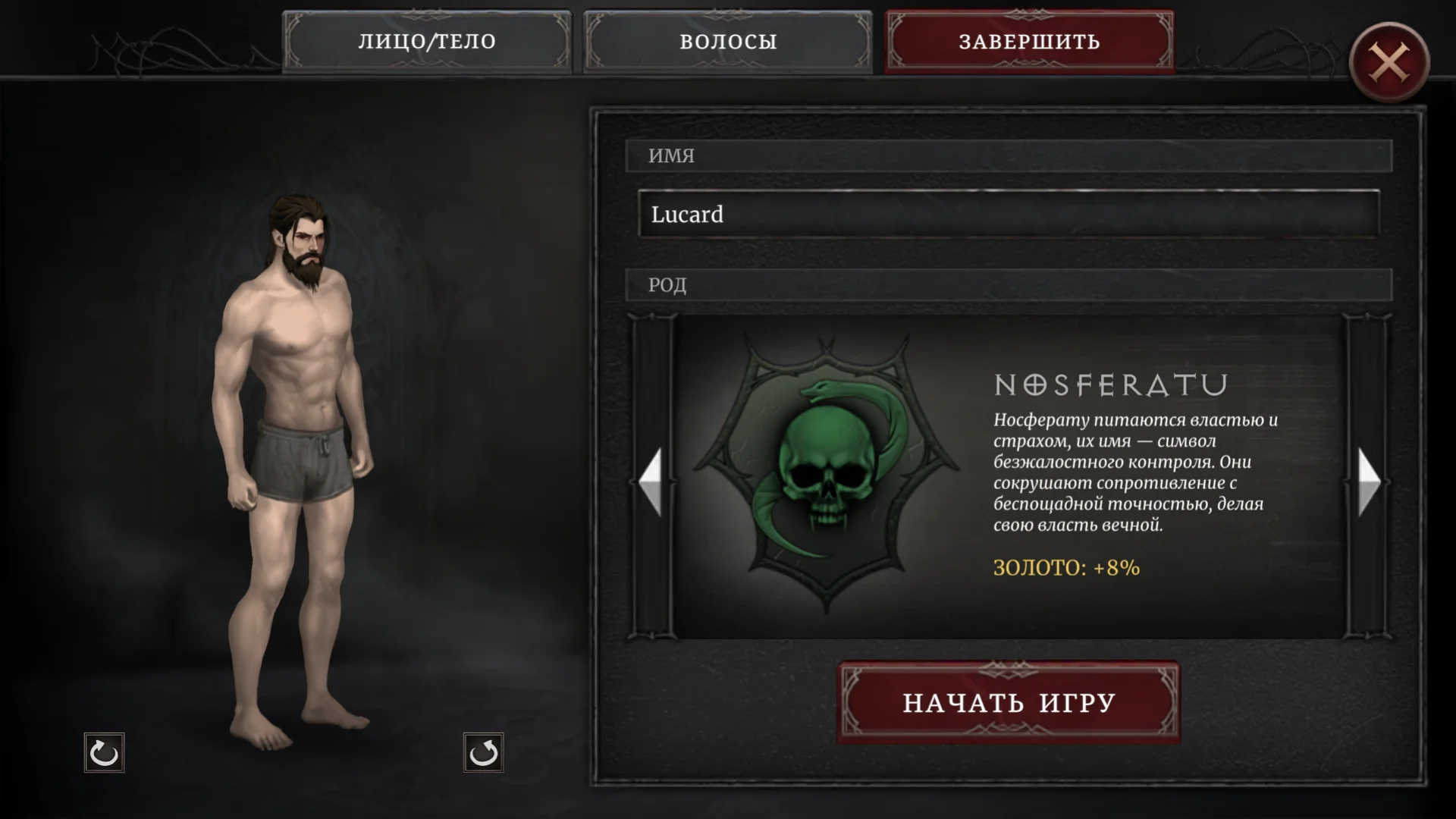The image size is (1456, 819).
Task: Show the previous clan with left arrow
Action: [x=651, y=481]
